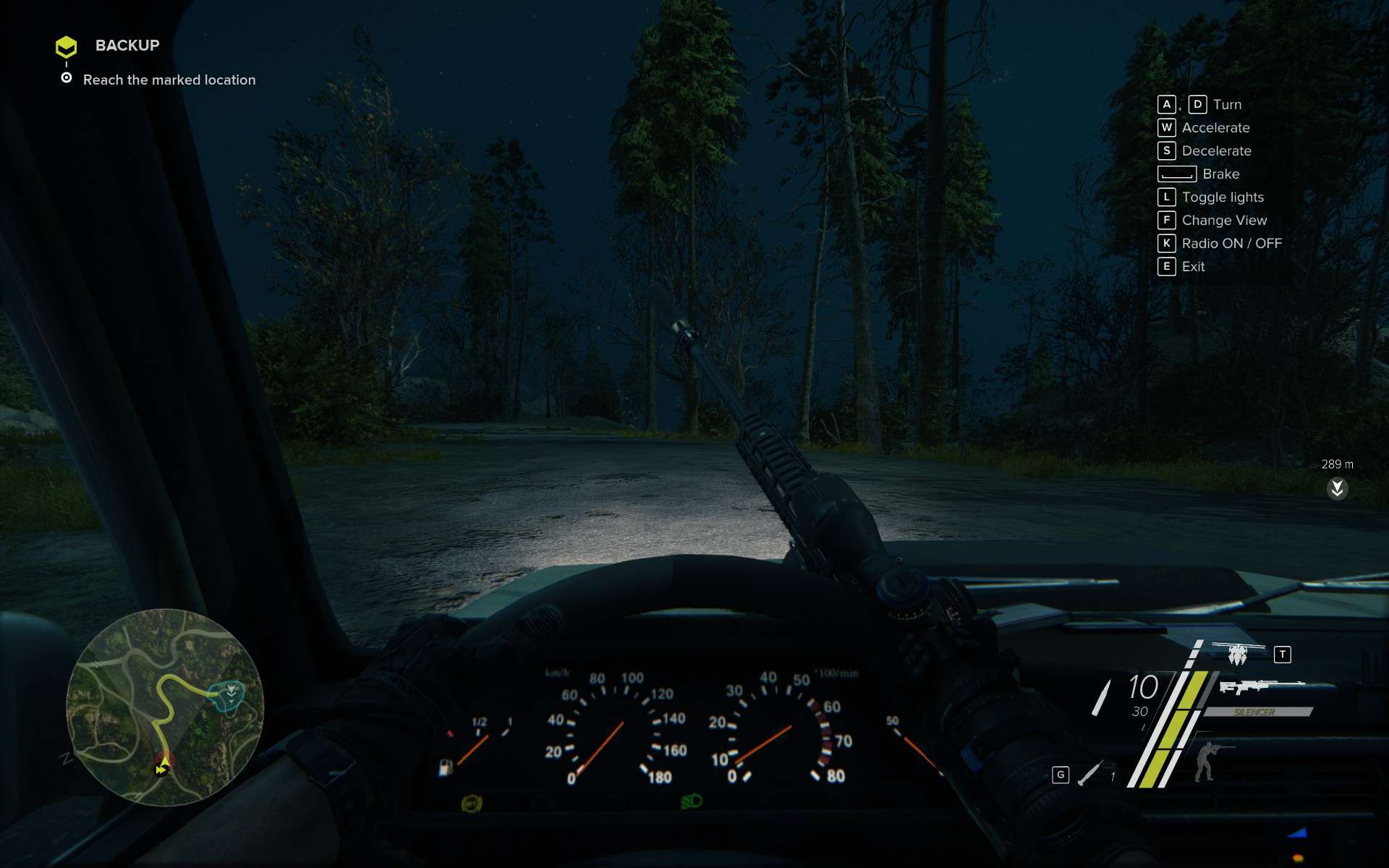Select the objective marker circle under BACKUP
1389x868 pixels.
(67, 77)
